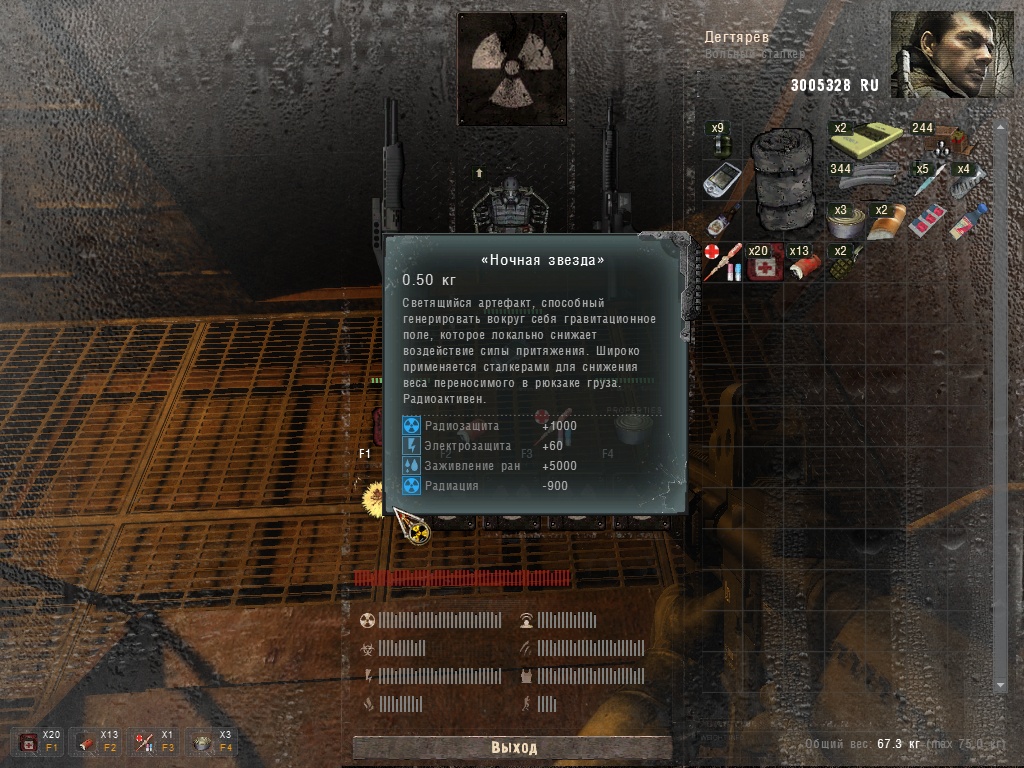Click the equipped shotgun weapon slot

point(391,165)
